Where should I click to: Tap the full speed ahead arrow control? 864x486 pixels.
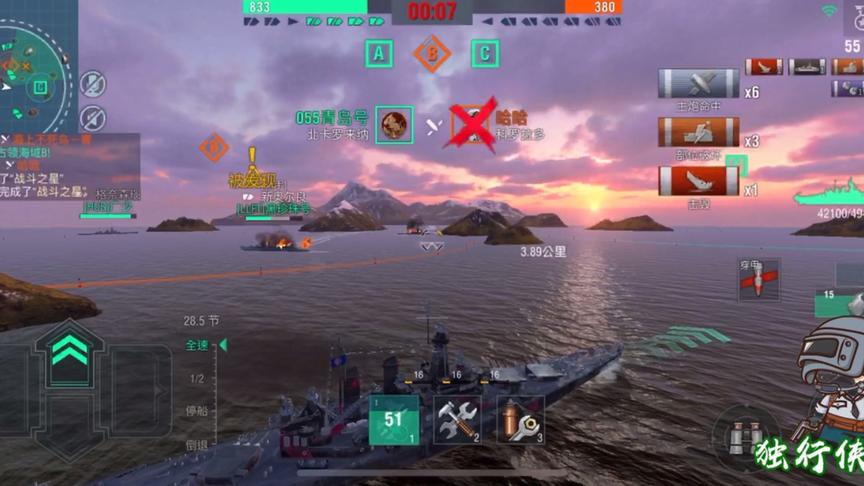67,350
